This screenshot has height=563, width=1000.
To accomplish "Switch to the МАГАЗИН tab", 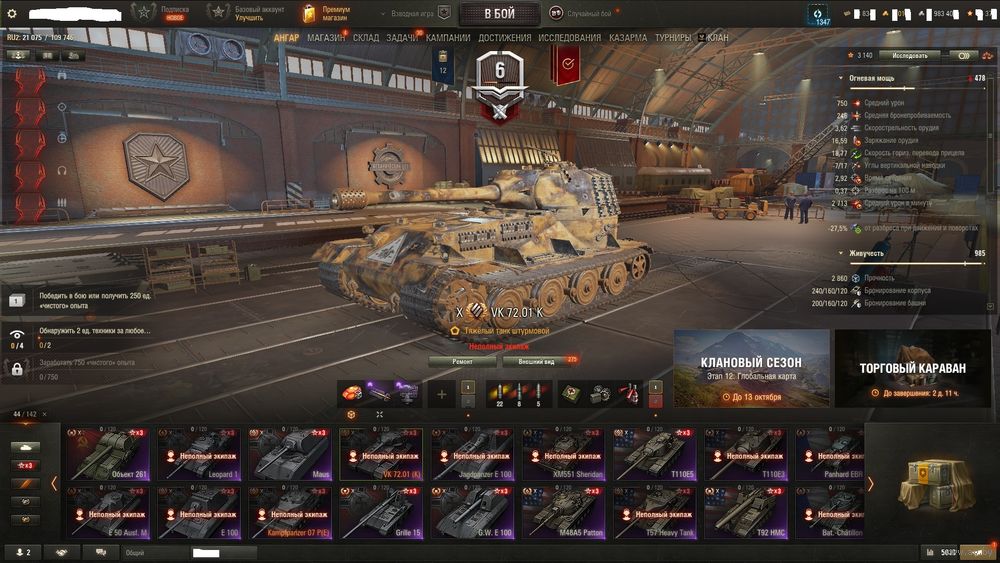I will (x=326, y=38).
